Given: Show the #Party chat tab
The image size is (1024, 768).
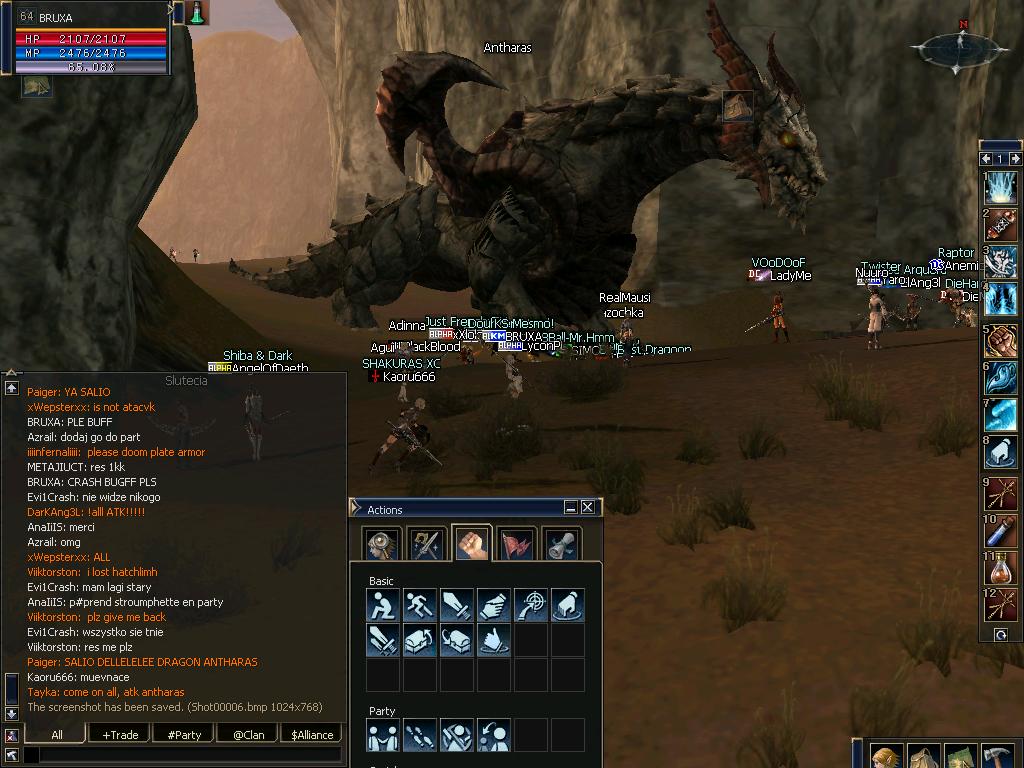Looking at the screenshot, I should coord(184,734).
